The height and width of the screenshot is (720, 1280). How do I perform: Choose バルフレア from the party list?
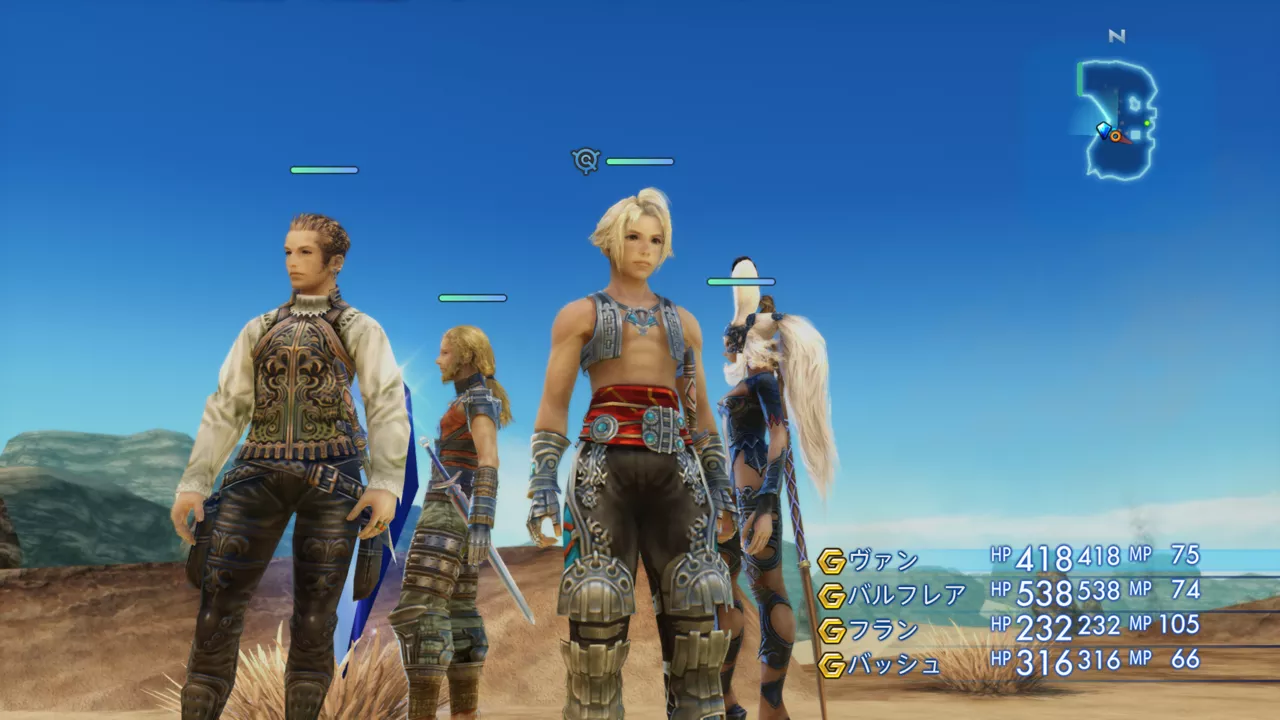coord(907,596)
